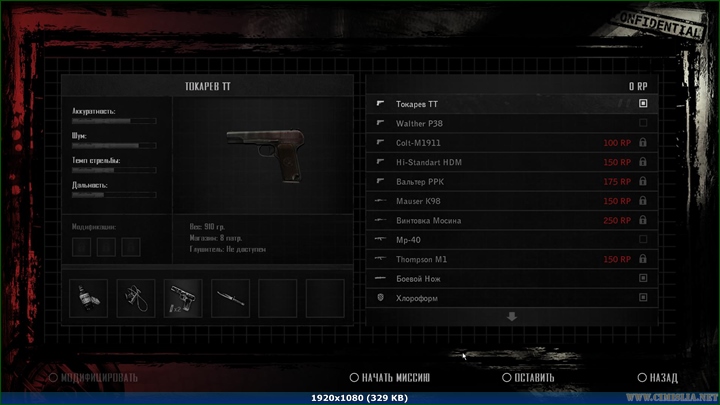This screenshot has height=405, width=720.
Task: Select the locked Colt-M1911 entry
Action: point(510,143)
